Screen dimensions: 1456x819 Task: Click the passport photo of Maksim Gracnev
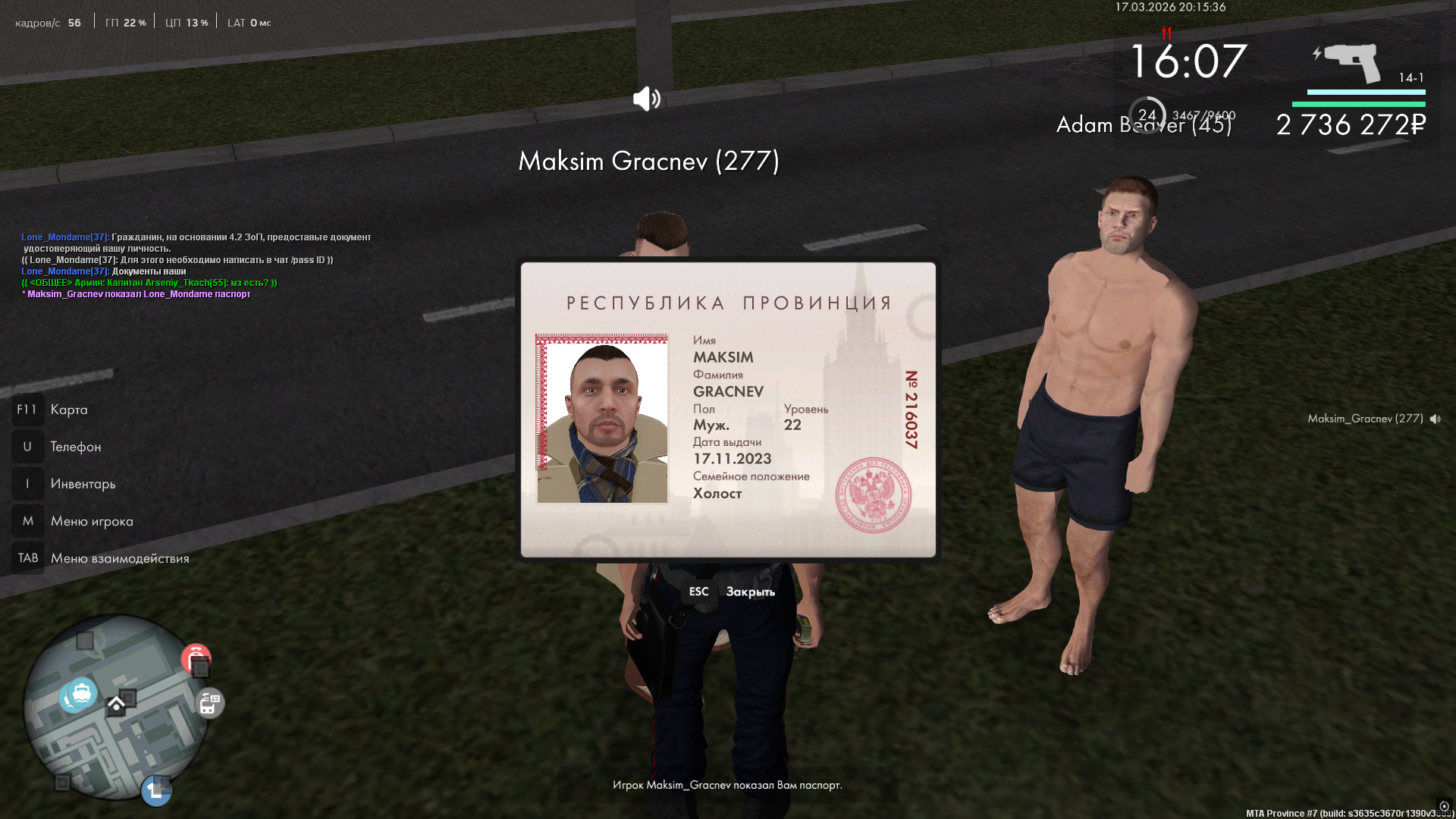(602, 419)
